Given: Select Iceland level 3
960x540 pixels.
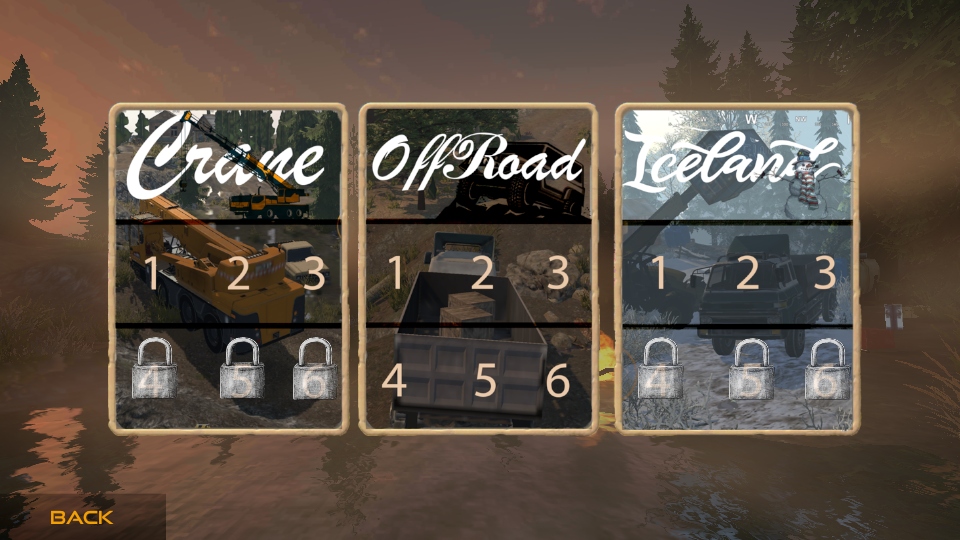Looking at the screenshot, I should [824, 273].
